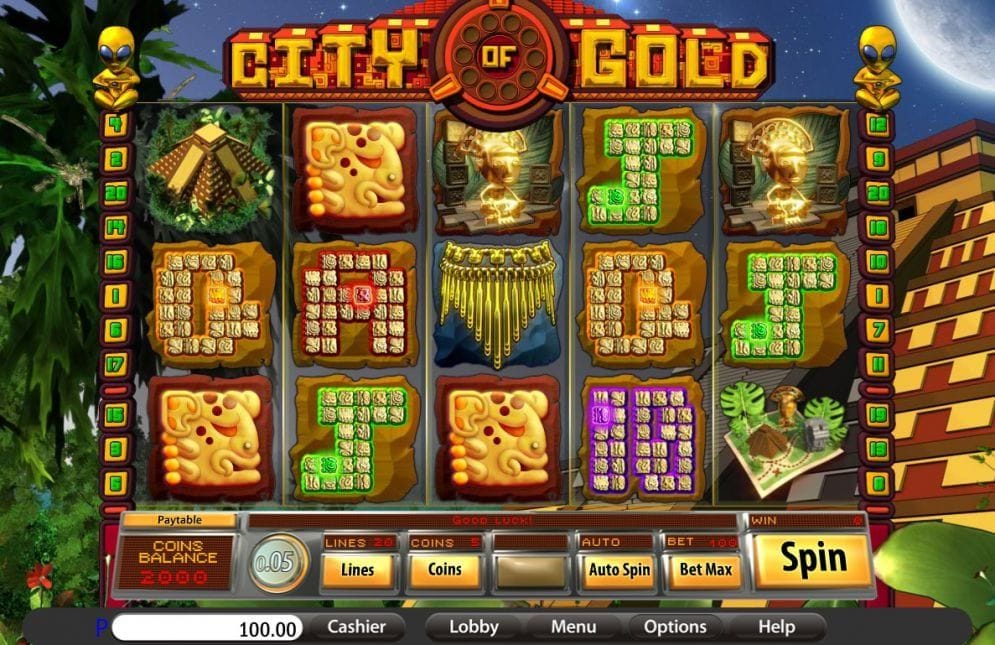Click the Lines button

[357, 569]
